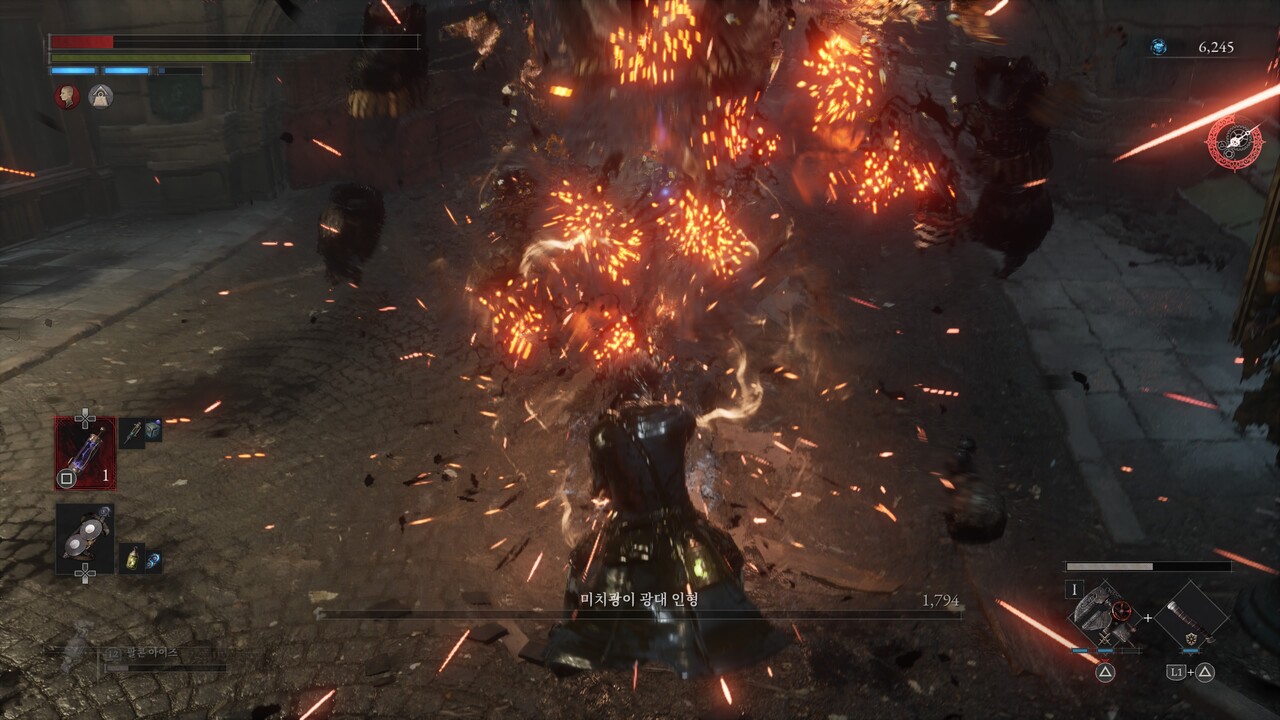Pick the grey cube item icon
The width and height of the screenshot is (1280, 720).
click(x=153, y=430)
